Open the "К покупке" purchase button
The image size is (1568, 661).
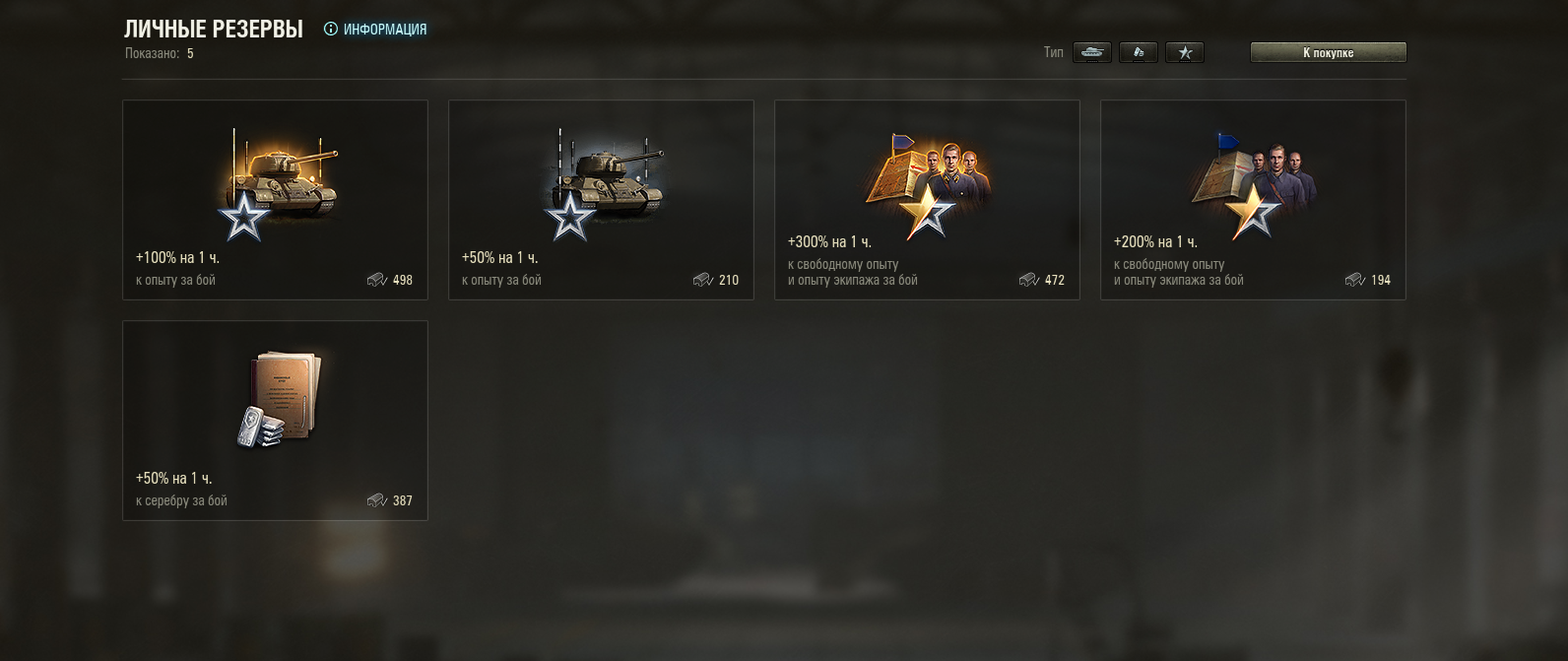[x=1328, y=52]
